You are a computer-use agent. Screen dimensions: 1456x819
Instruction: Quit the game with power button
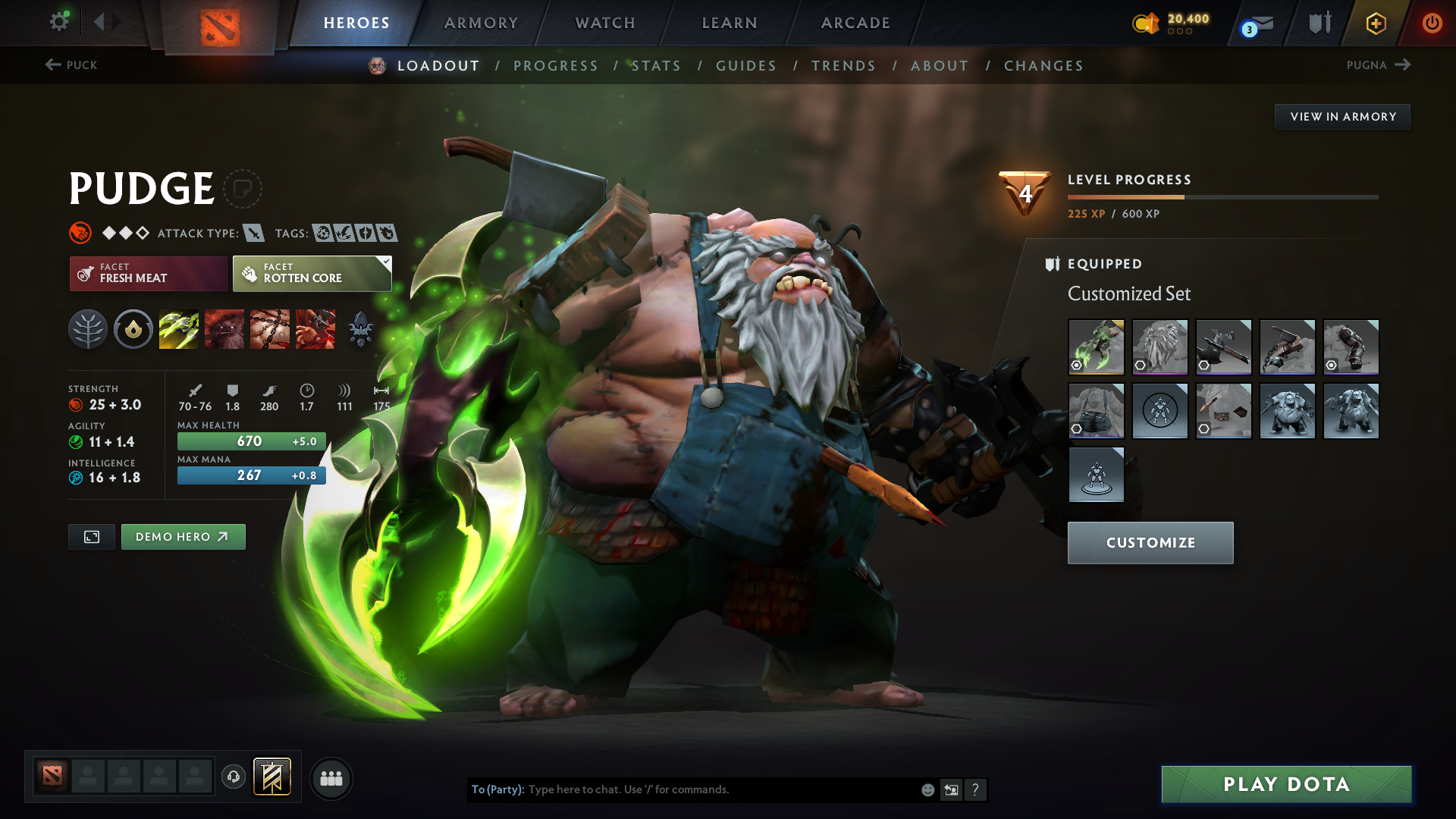point(1432,23)
